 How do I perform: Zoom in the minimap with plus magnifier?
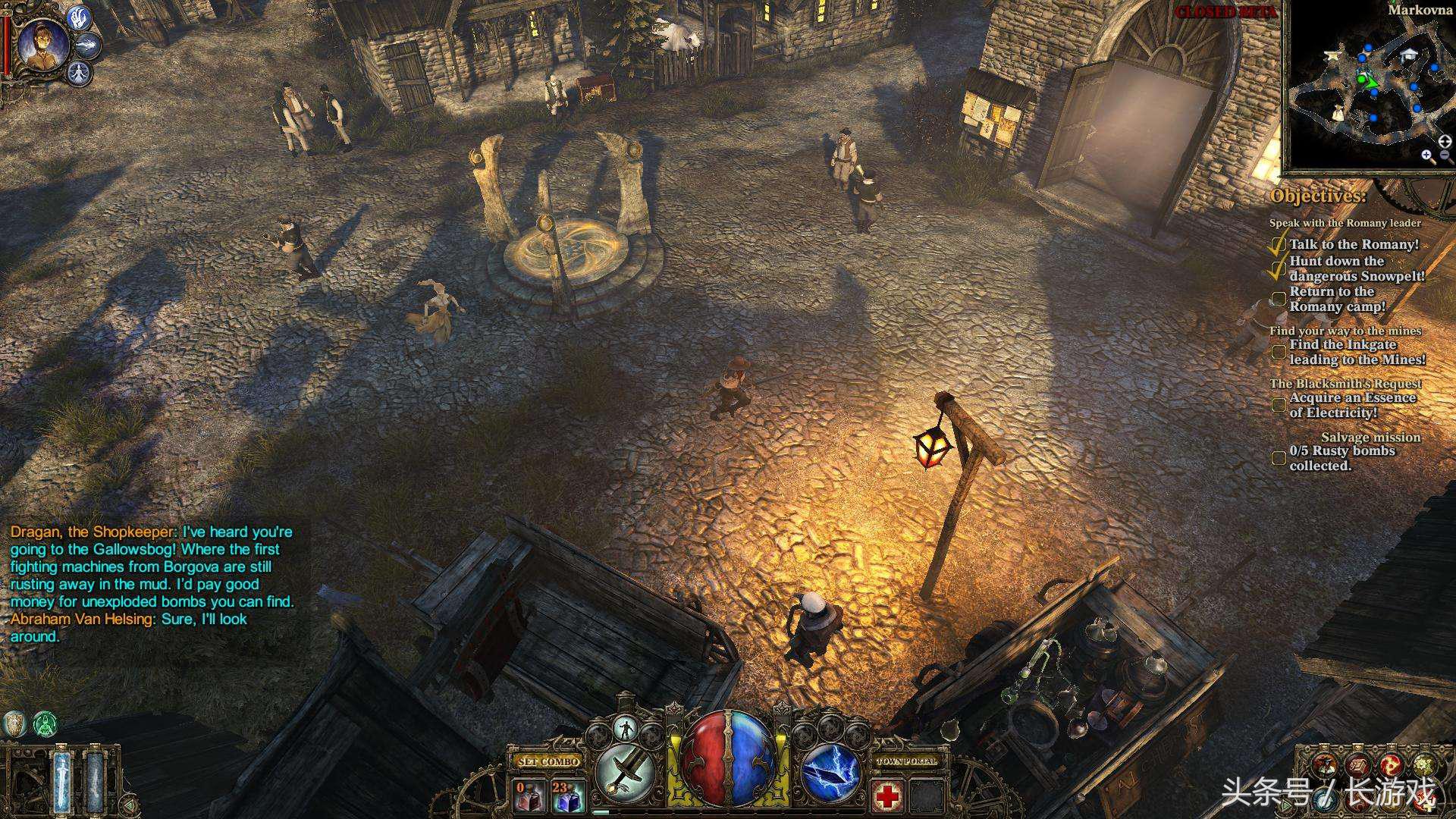[x=1428, y=156]
